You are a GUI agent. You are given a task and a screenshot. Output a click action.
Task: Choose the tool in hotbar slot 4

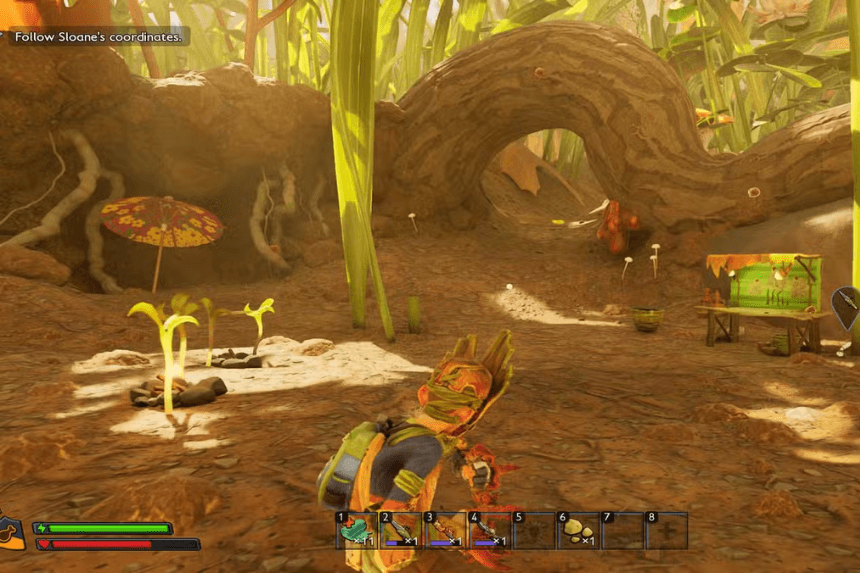[x=488, y=530]
